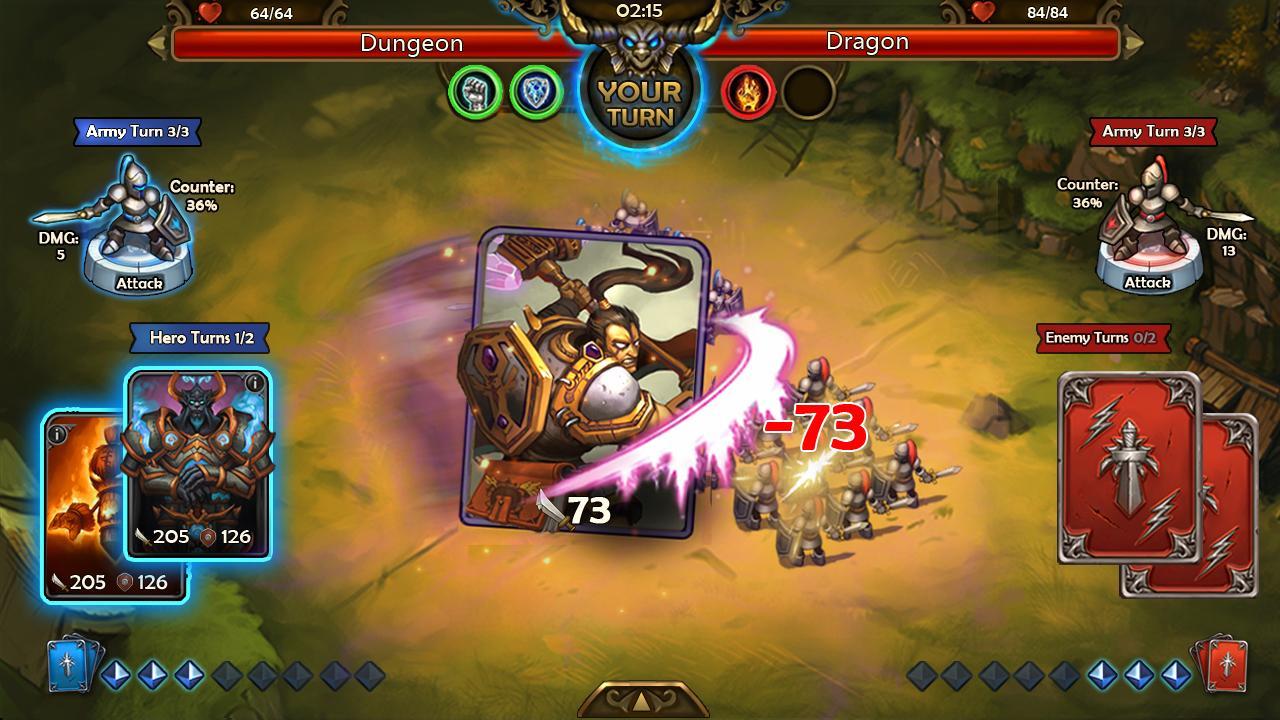
Task: Inspect the red flame hand enemy buff
Action: (748, 93)
